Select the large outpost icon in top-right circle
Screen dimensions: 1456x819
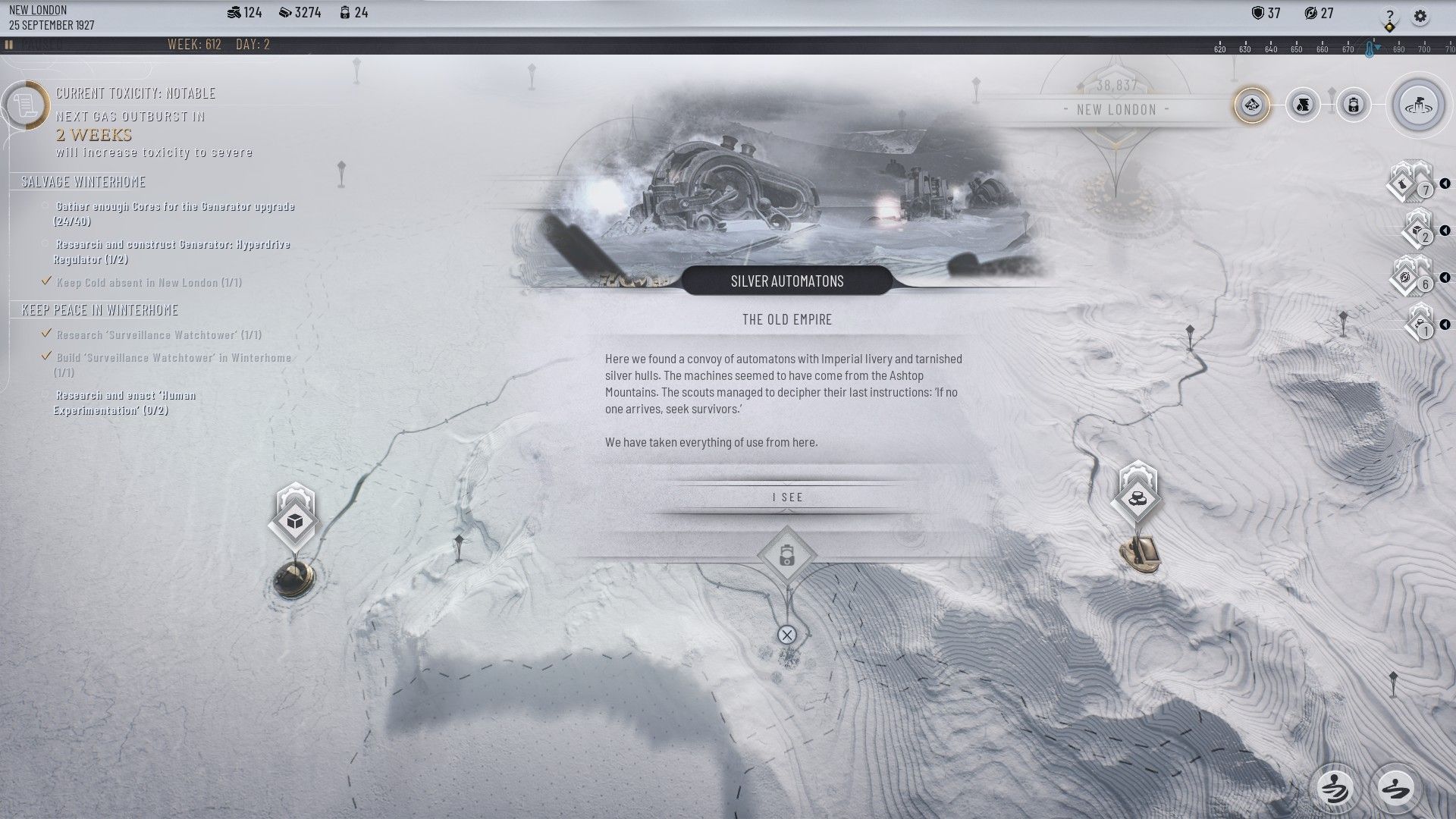[x=1418, y=105]
